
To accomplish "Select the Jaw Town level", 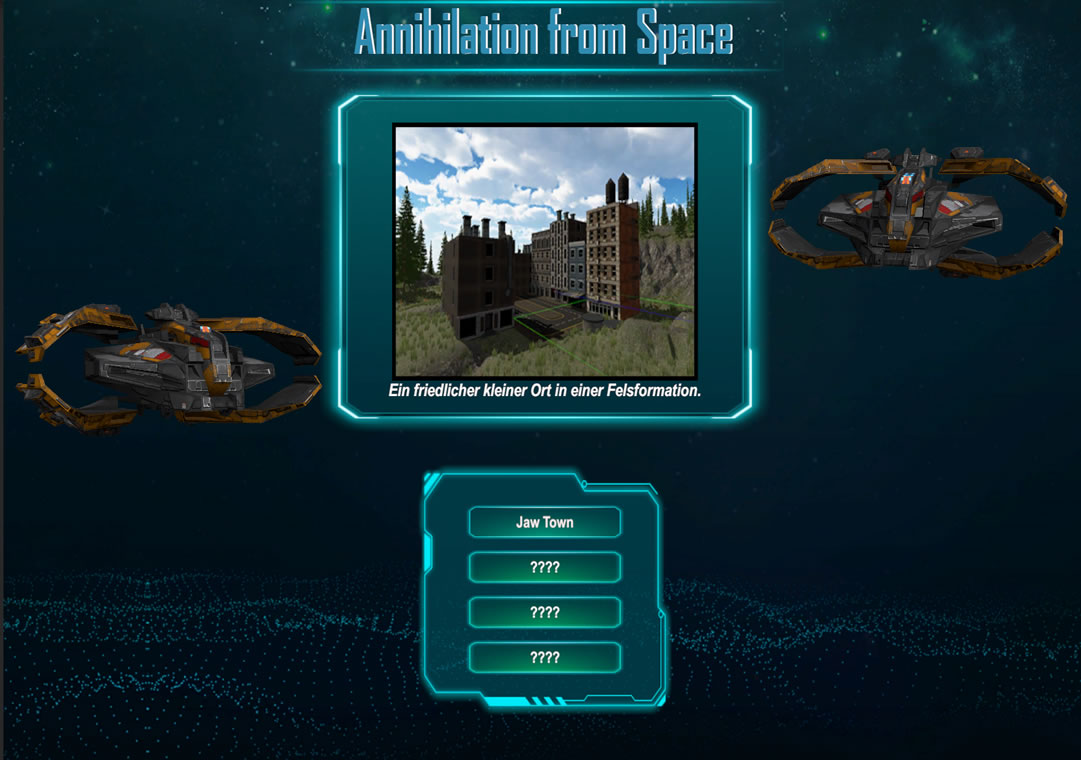I will (544, 522).
